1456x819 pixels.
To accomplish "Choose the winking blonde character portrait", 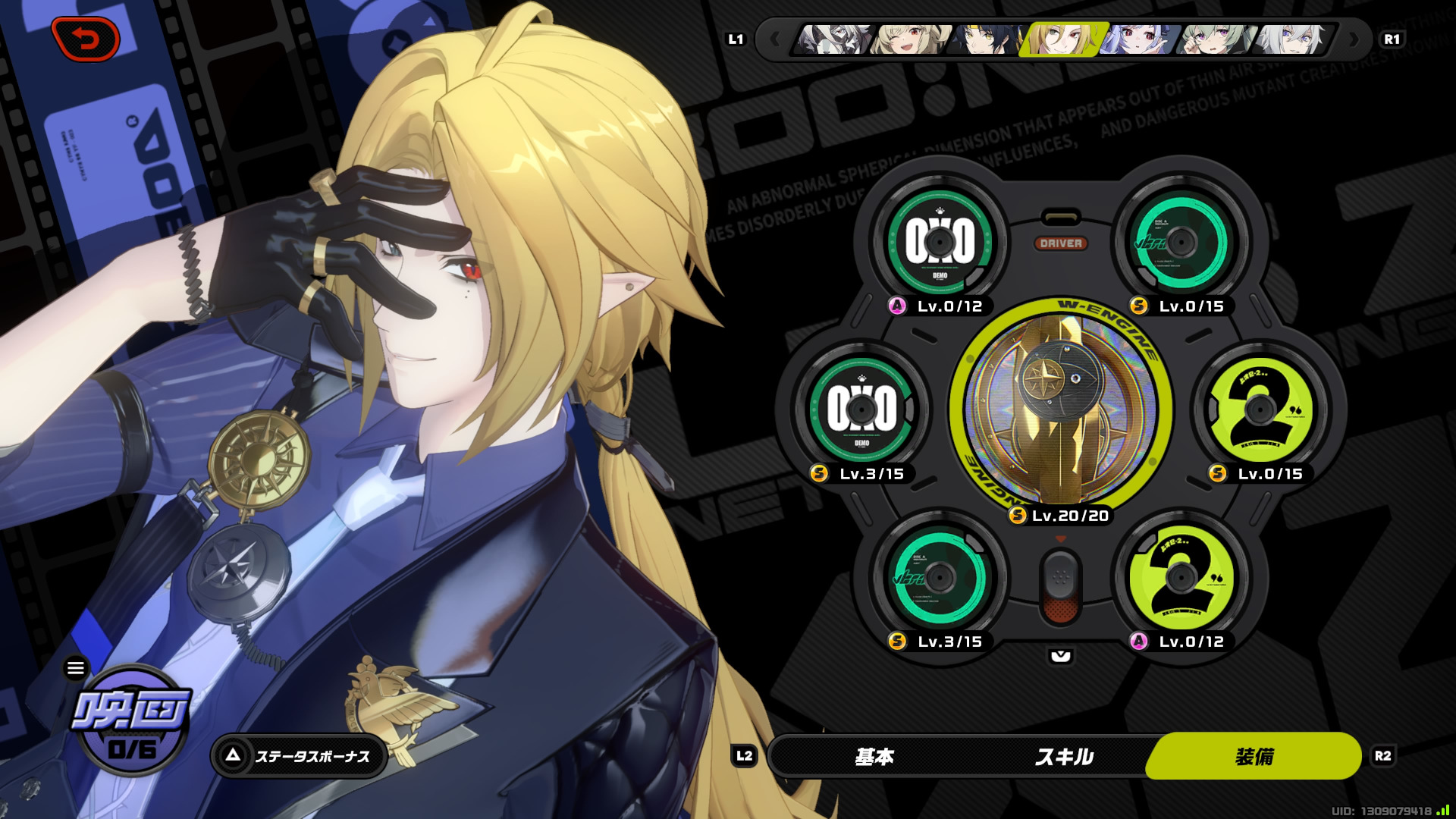I will pyautogui.click(x=908, y=39).
